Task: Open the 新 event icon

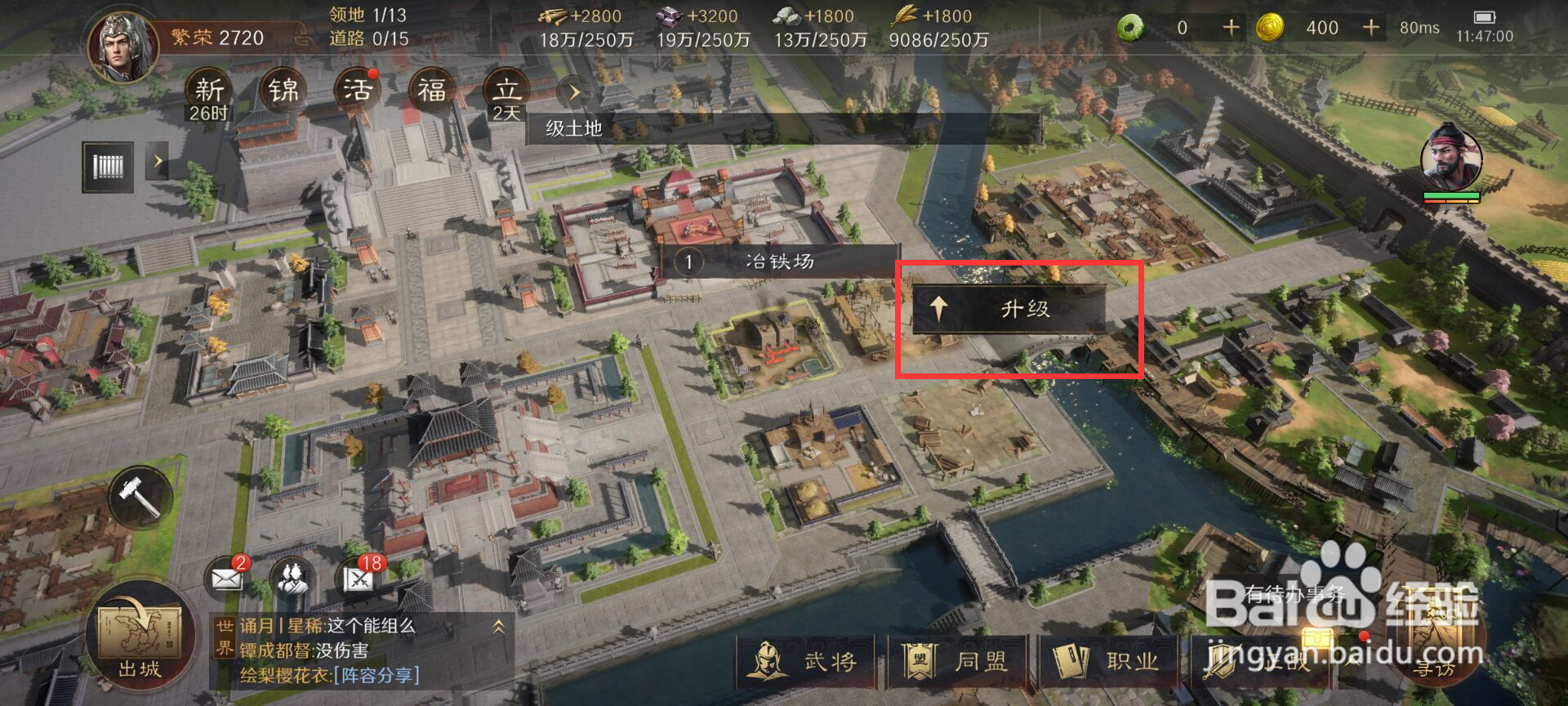Action: pyautogui.click(x=209, y=92)
